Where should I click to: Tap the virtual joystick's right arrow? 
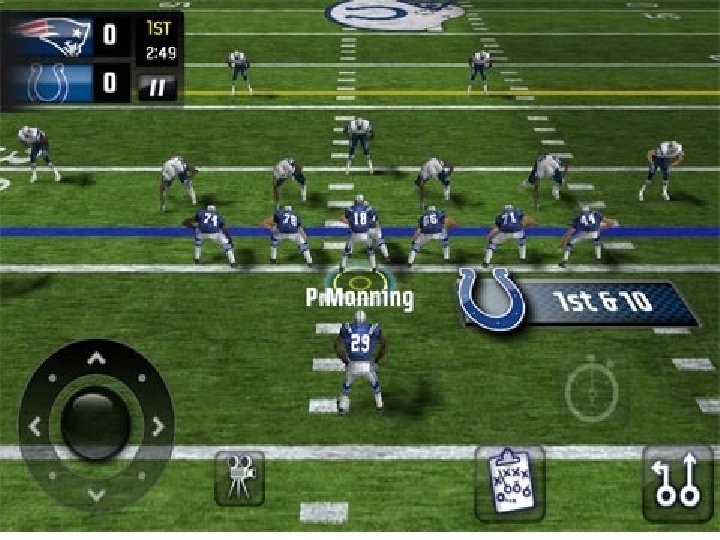[x=158, y=426]
